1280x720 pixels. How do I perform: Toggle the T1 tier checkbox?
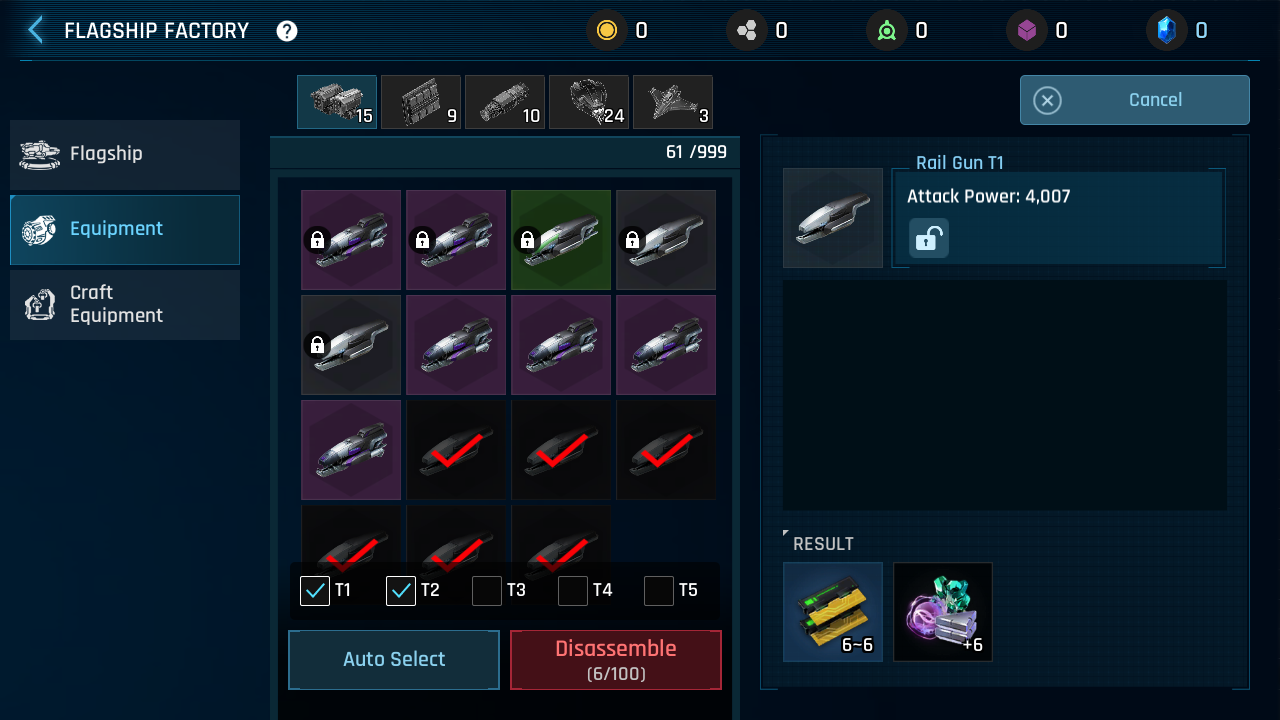click(x=315, y=591)
